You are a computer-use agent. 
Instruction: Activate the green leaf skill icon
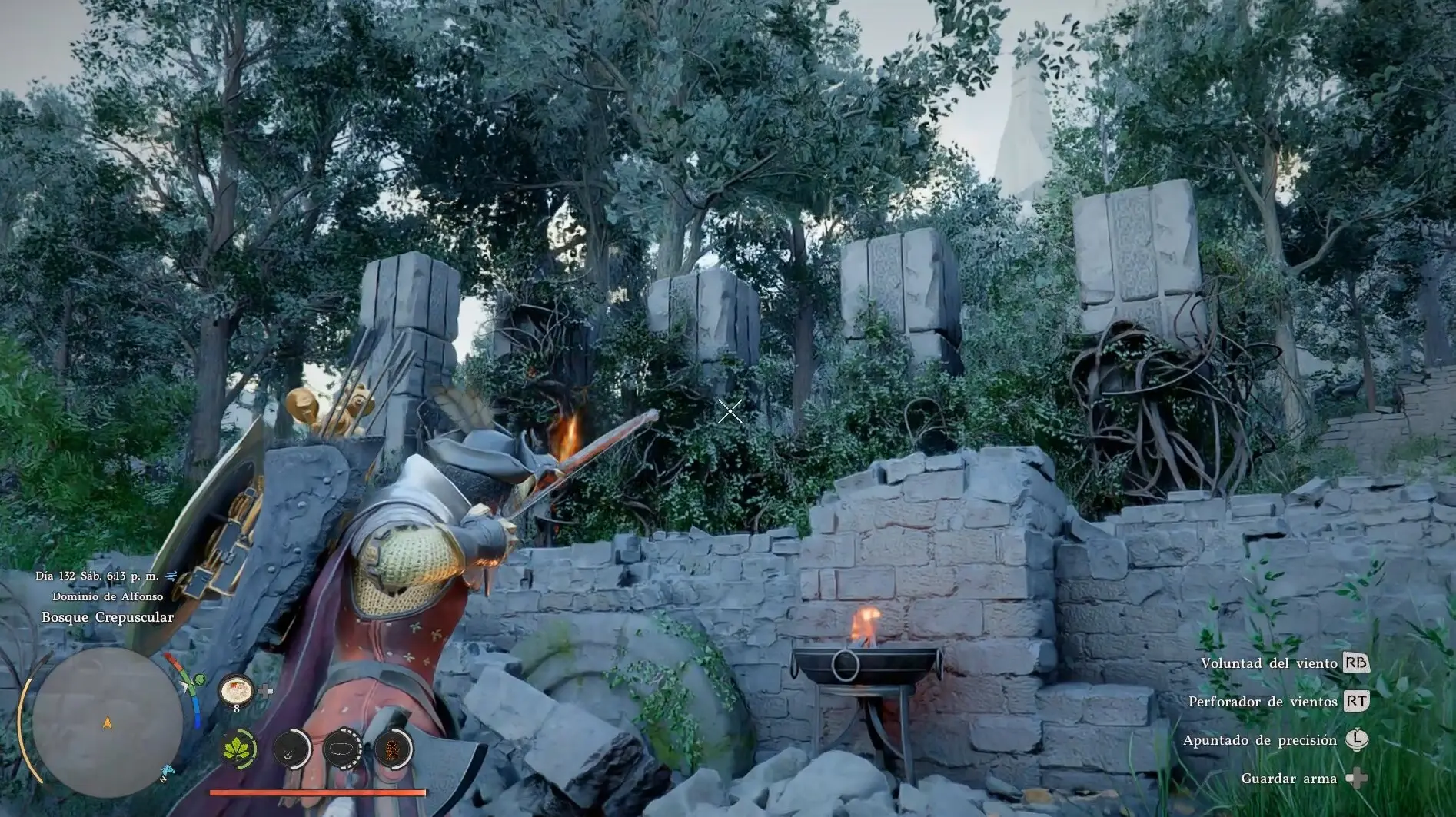(x=239, y=748)
